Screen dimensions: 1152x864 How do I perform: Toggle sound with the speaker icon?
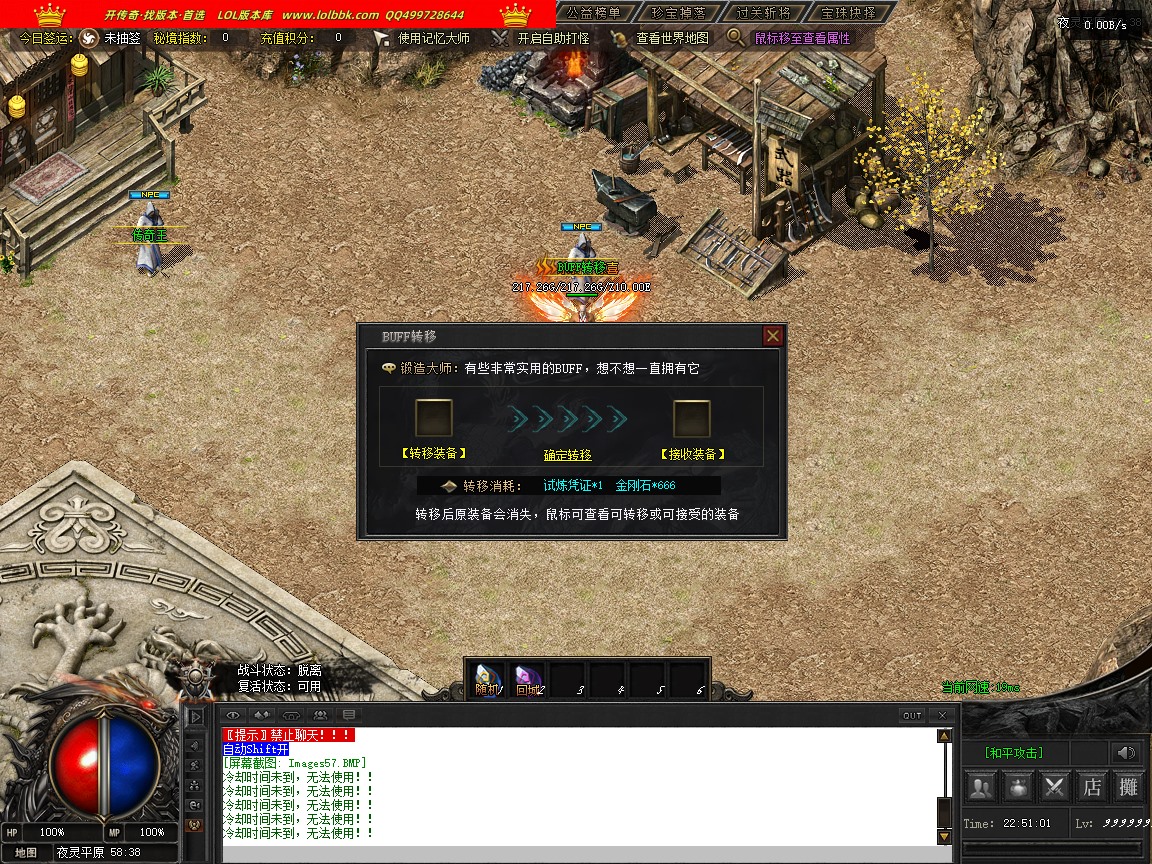point(1127,753)
